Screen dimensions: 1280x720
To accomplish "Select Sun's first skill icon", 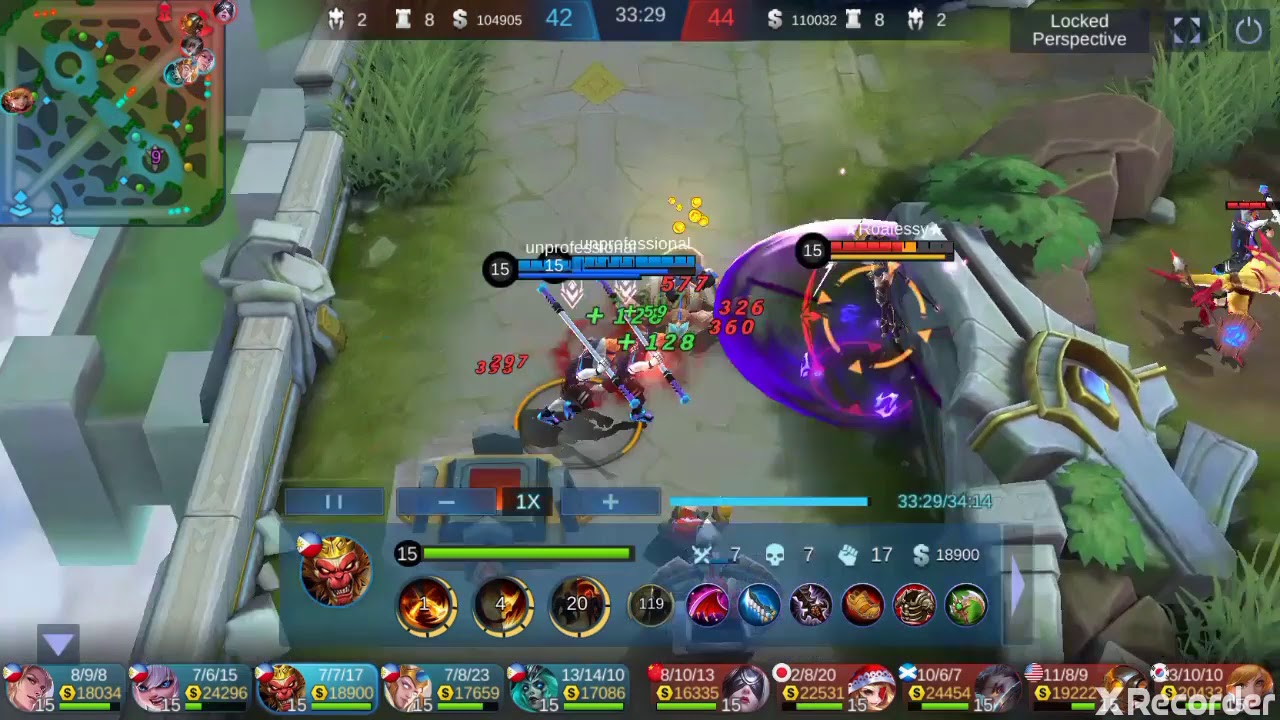I will tap(424, 604).
